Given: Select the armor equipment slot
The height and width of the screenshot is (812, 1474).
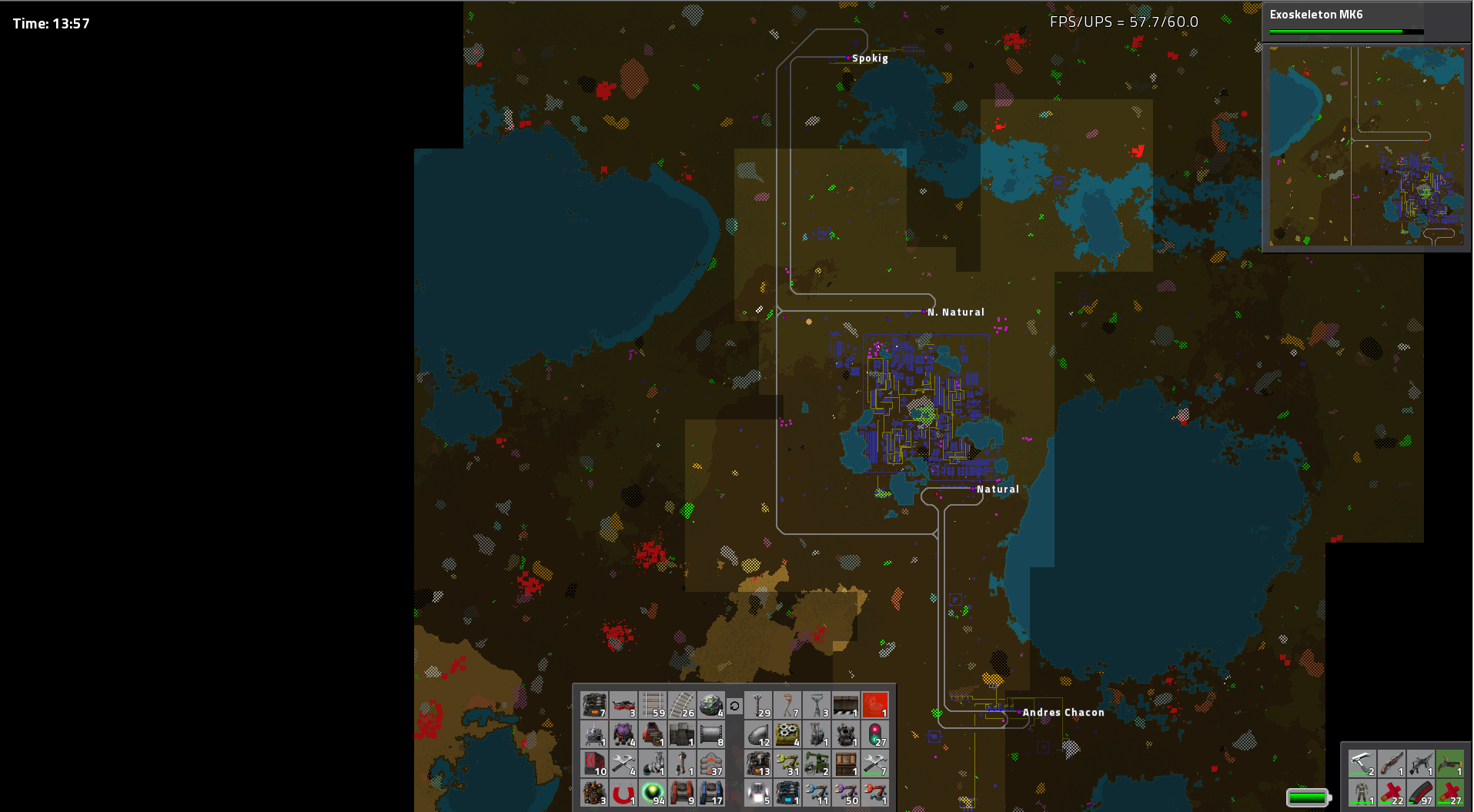Looking at the screenshot, I should click(x=1362, y=793).
